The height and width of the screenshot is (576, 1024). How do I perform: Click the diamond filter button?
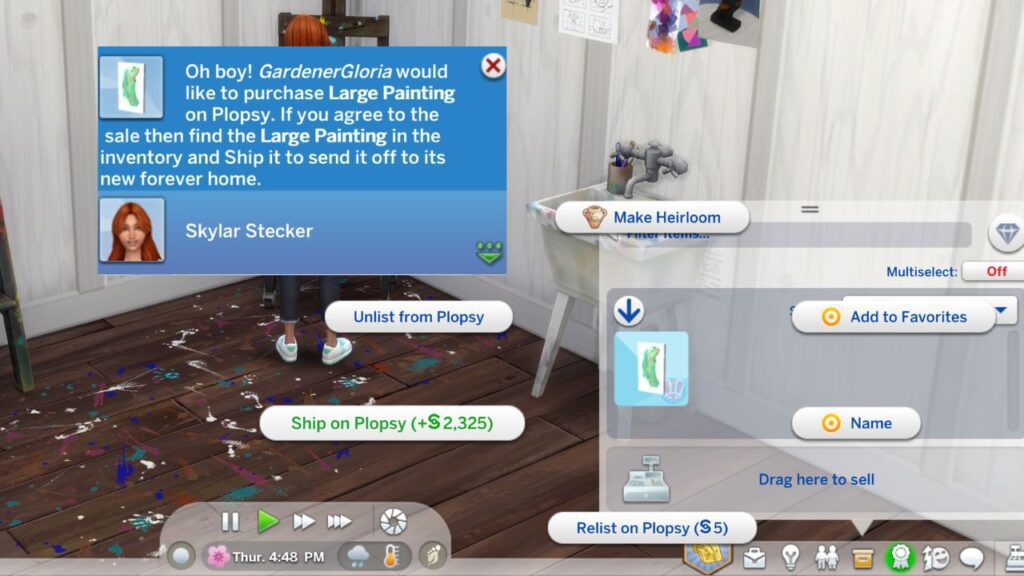[x=1005, y=233]
